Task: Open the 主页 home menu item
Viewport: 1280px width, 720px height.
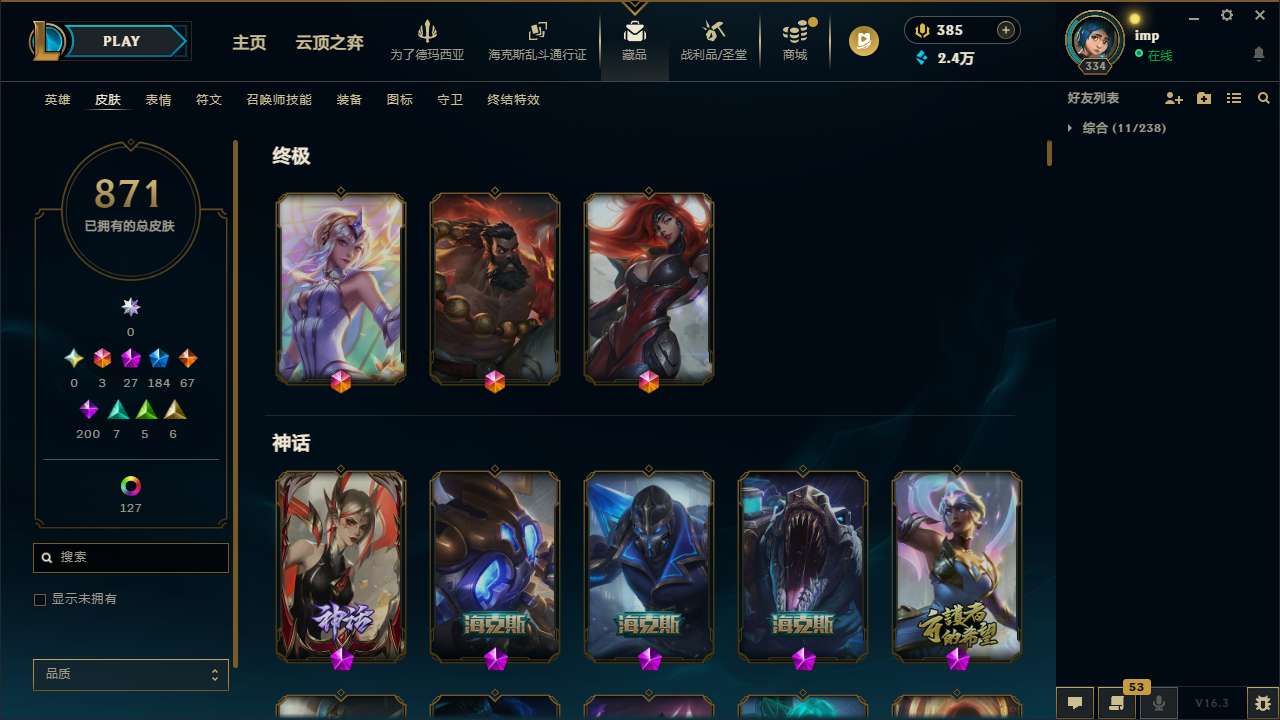Action: (x=248, y=43)
